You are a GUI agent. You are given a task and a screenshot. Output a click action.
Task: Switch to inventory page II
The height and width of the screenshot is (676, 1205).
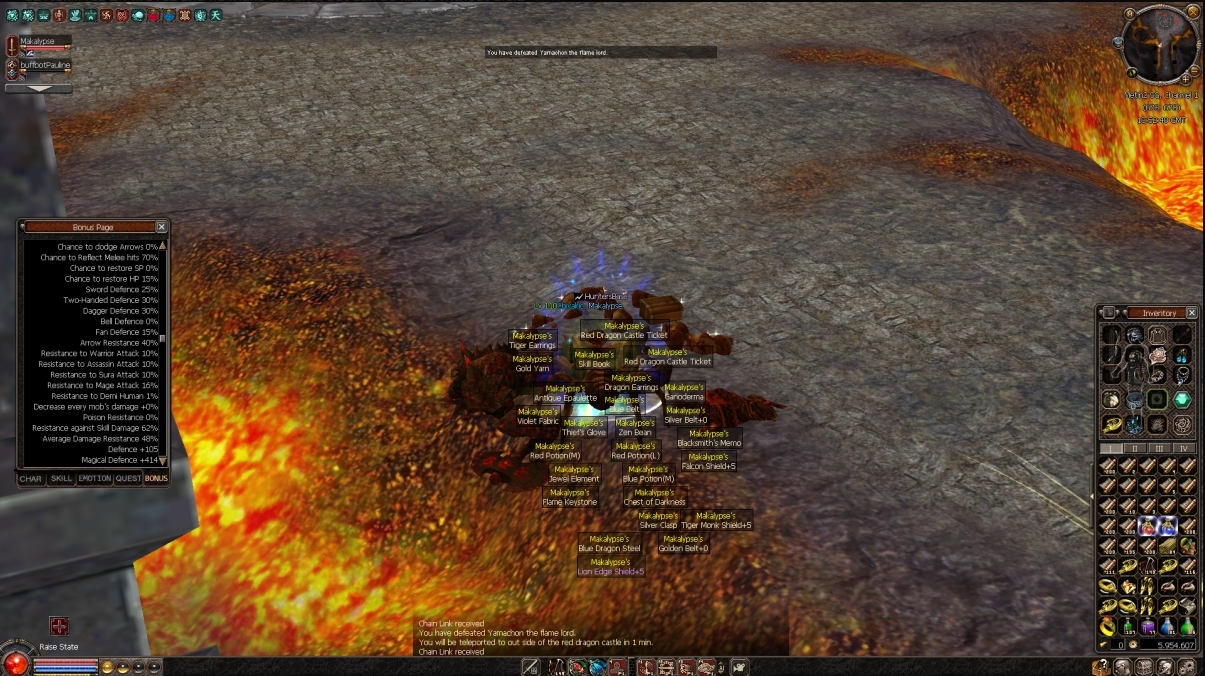point(1134,448)
